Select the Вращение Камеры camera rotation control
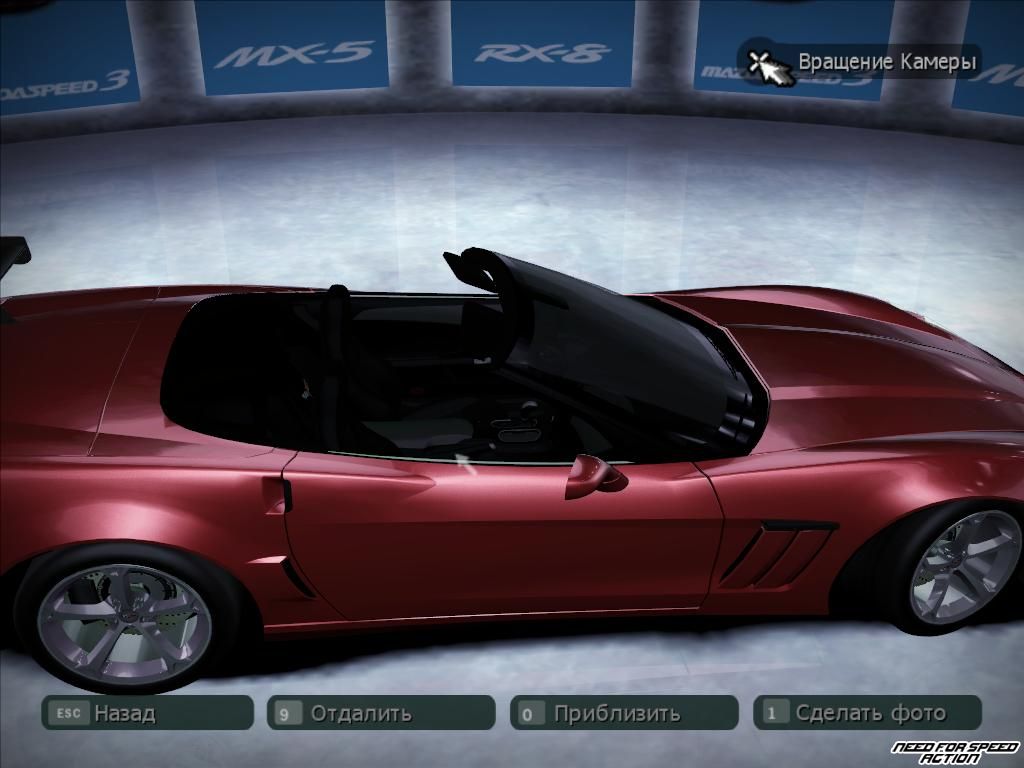 (x=861, y=62)
